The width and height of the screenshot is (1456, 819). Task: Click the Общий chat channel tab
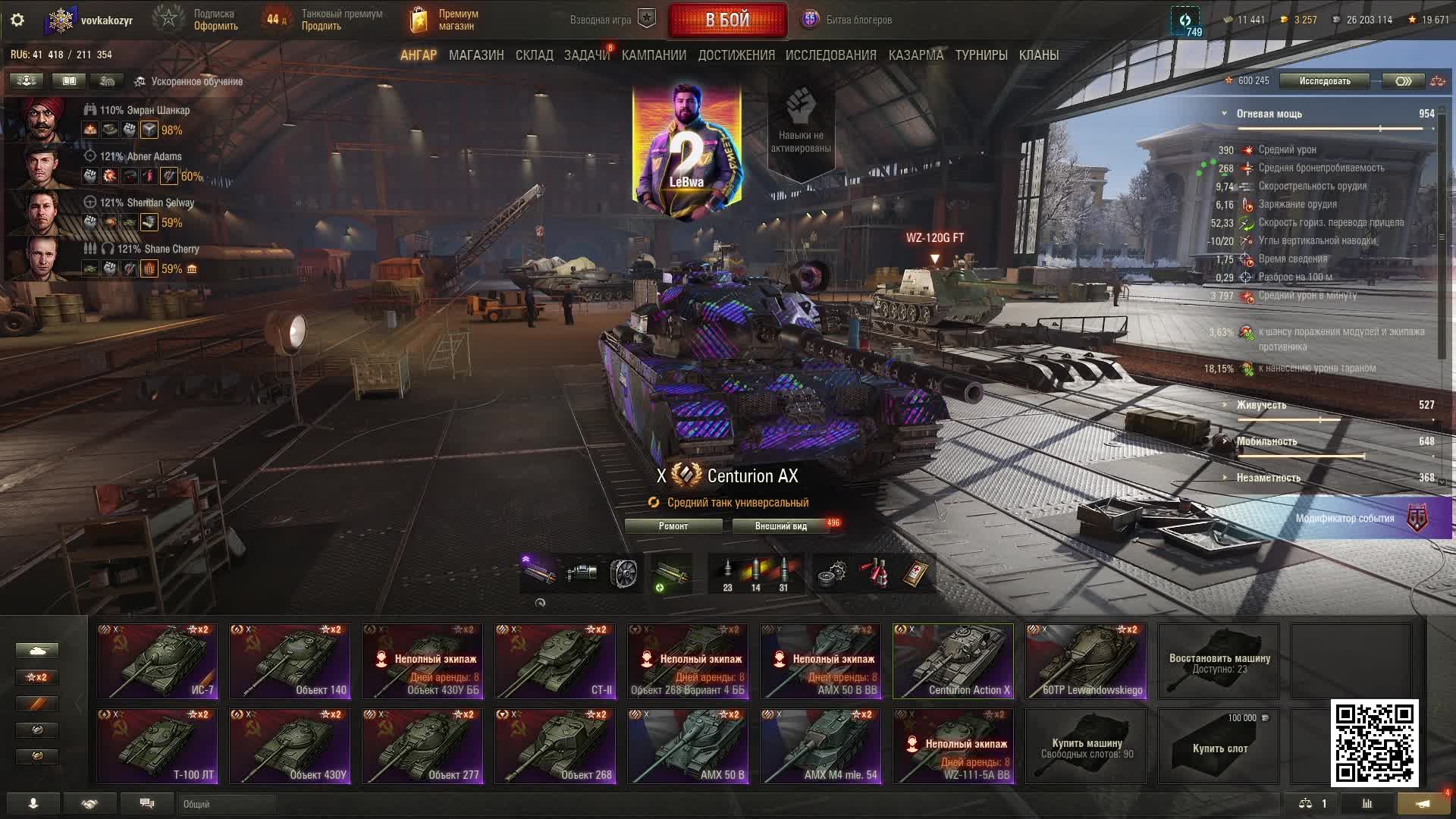click(226, 804)
